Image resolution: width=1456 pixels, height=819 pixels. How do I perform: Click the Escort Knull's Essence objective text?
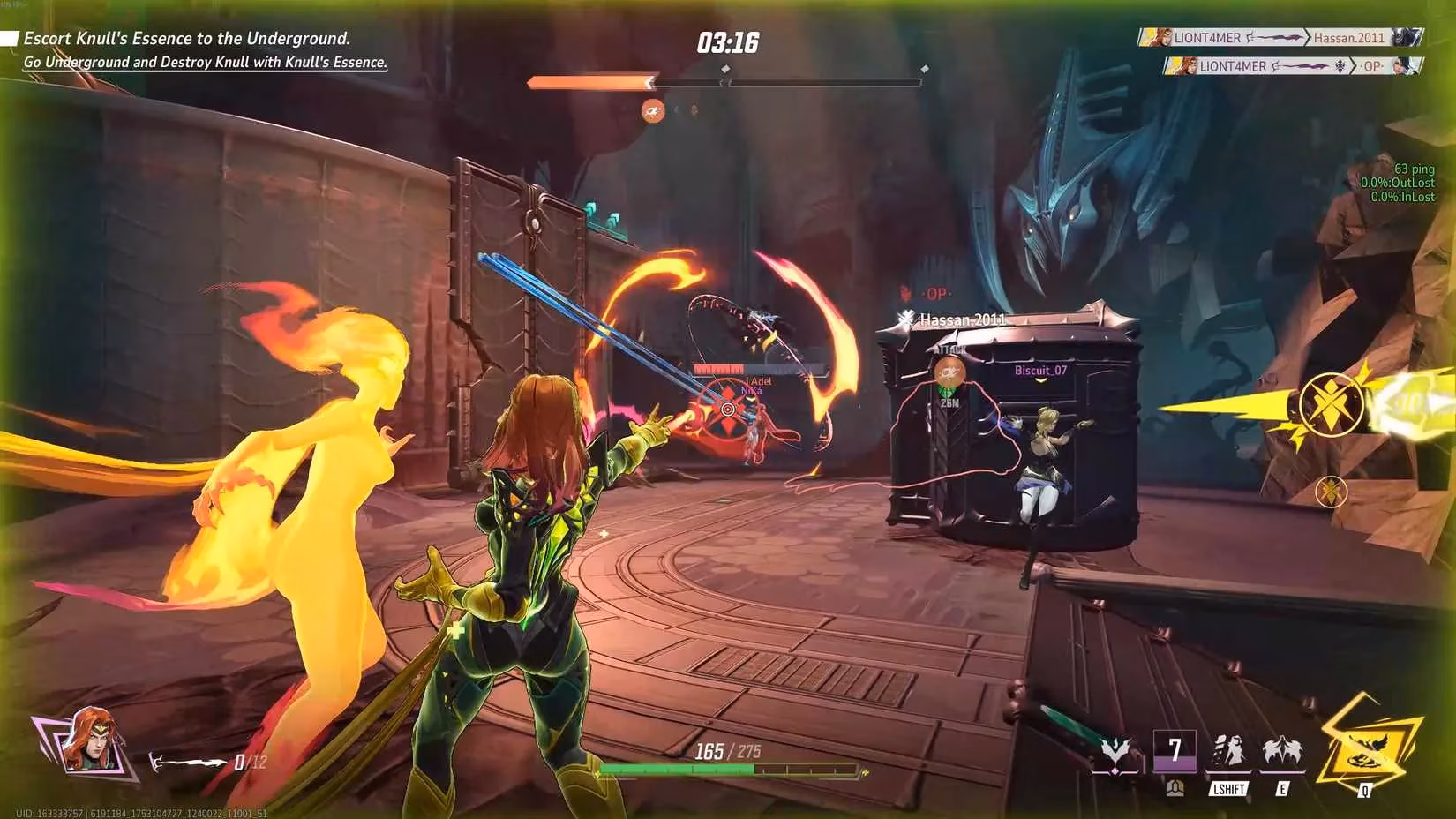pyautogui.click(x=187, y=38)
